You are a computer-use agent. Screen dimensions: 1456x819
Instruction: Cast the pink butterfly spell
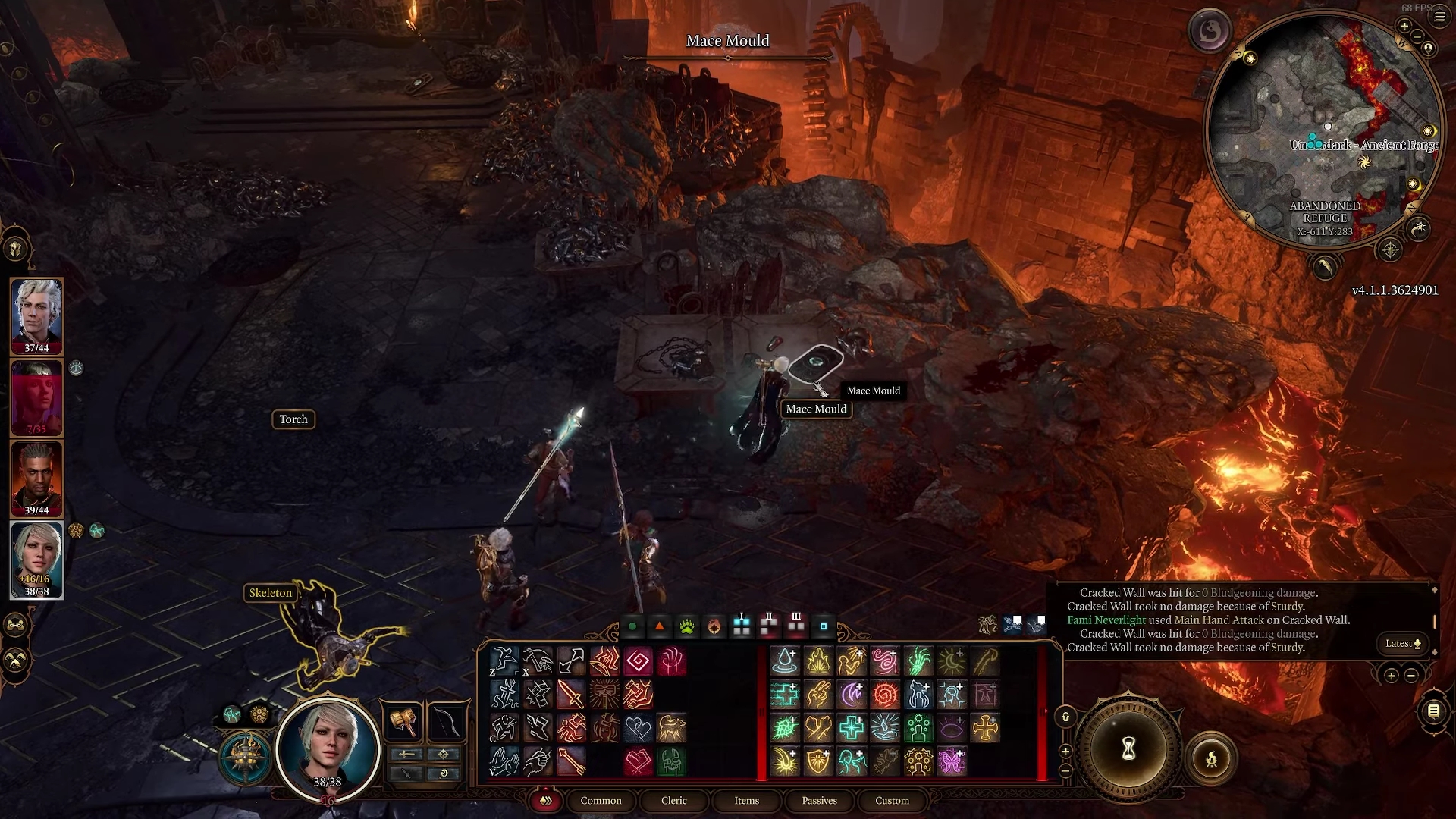point(951,761)
